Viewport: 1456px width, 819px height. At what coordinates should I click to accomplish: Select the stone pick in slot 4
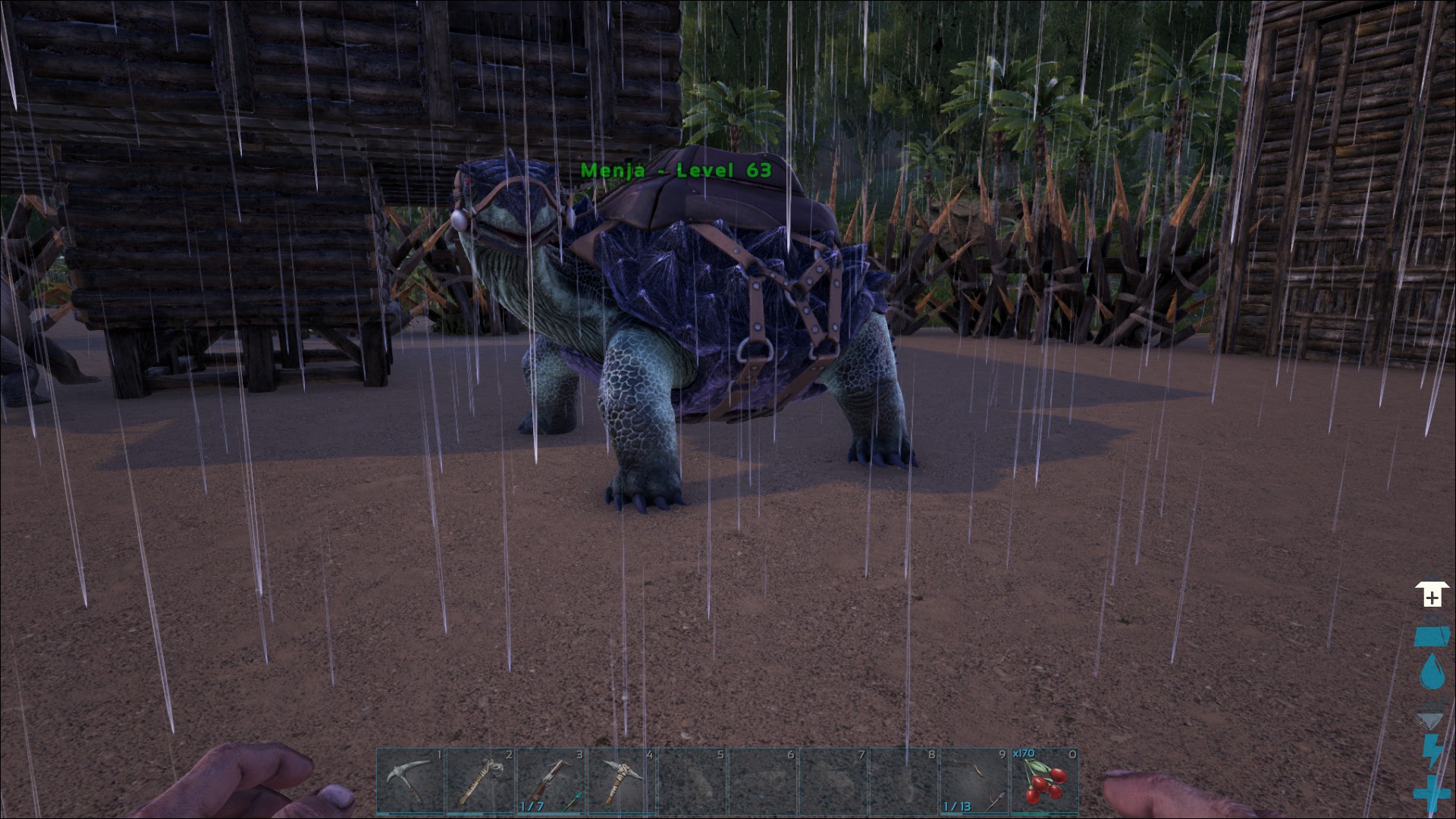click(620, 780)
